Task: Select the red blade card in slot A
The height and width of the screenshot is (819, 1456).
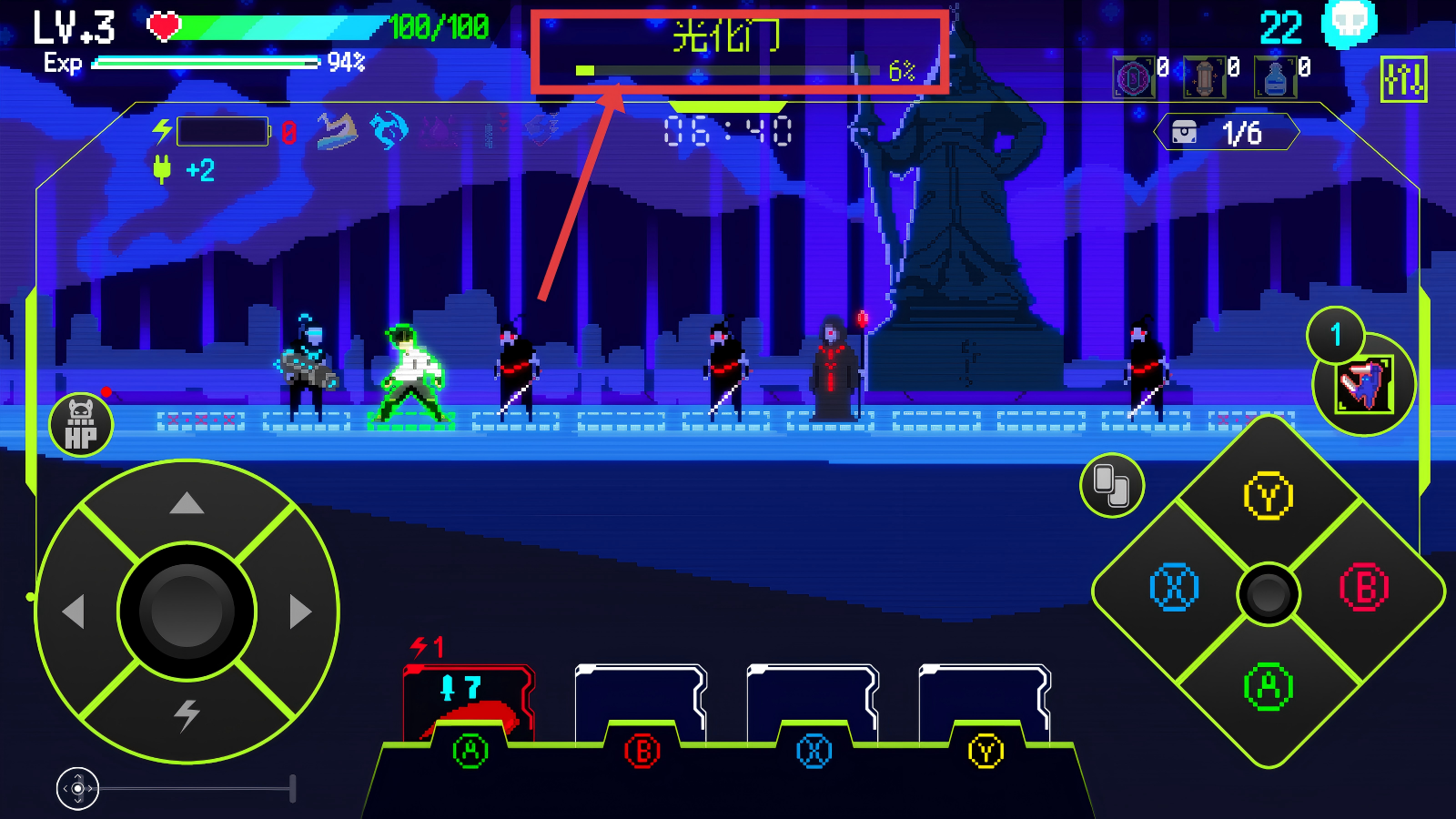Action: (469, 705)
